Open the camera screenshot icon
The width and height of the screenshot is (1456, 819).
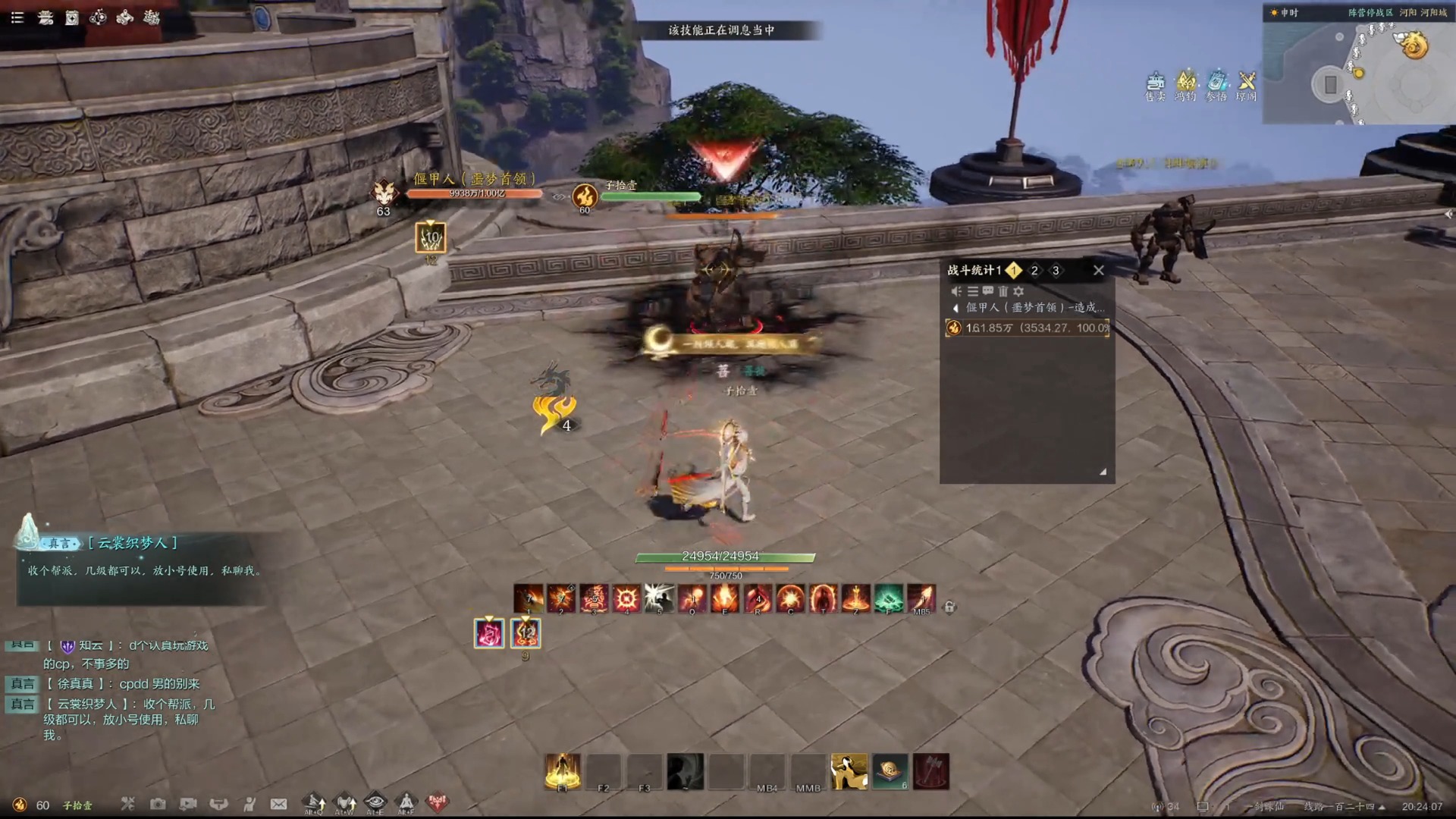(x=158, y=804)
